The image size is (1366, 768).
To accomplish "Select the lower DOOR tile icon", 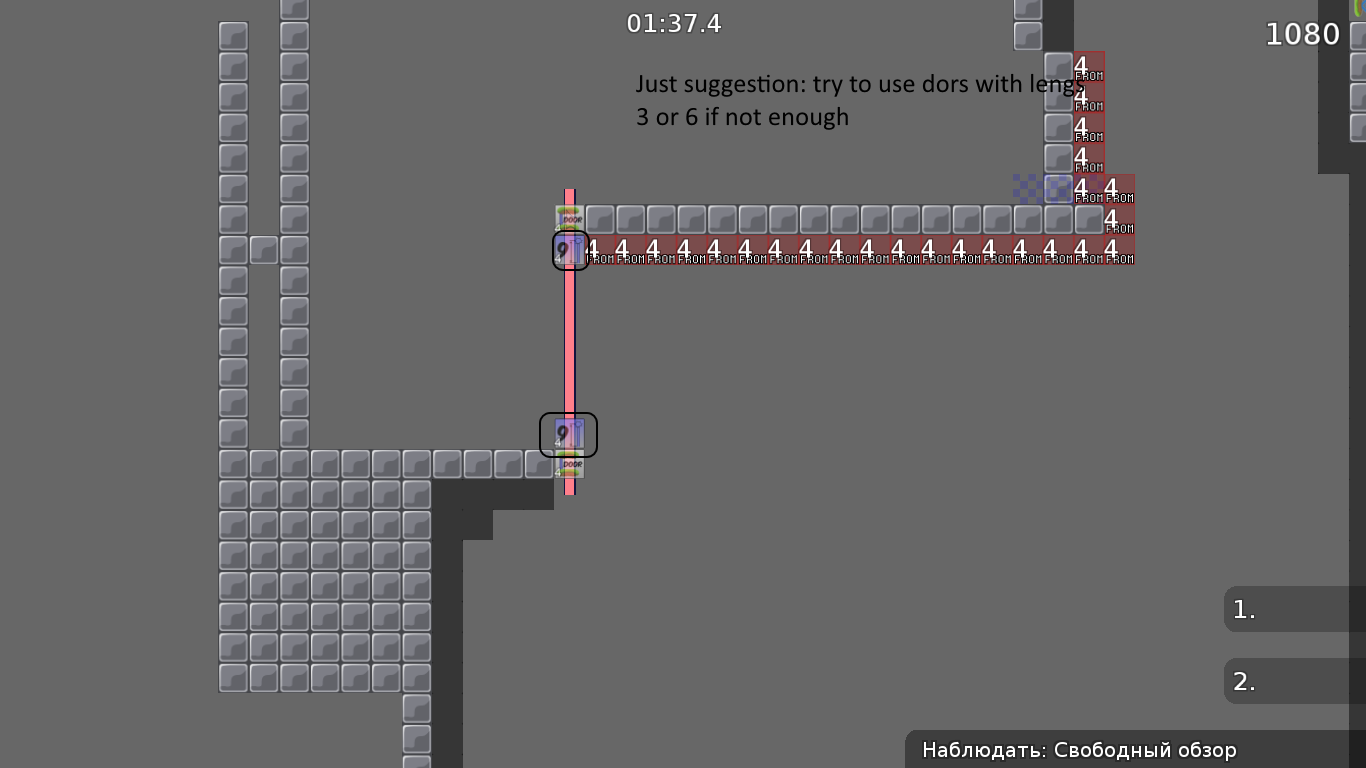I will pos(570,466).
